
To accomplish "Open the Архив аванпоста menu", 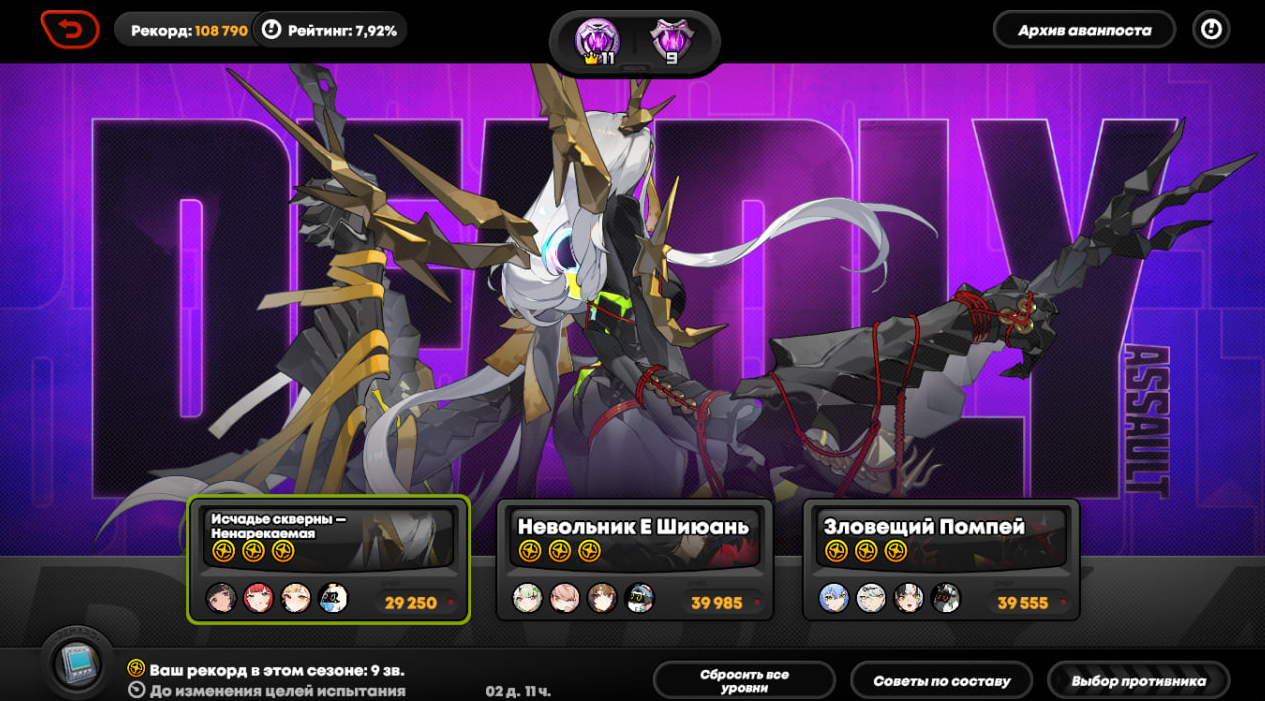I will pos(1083,30).
